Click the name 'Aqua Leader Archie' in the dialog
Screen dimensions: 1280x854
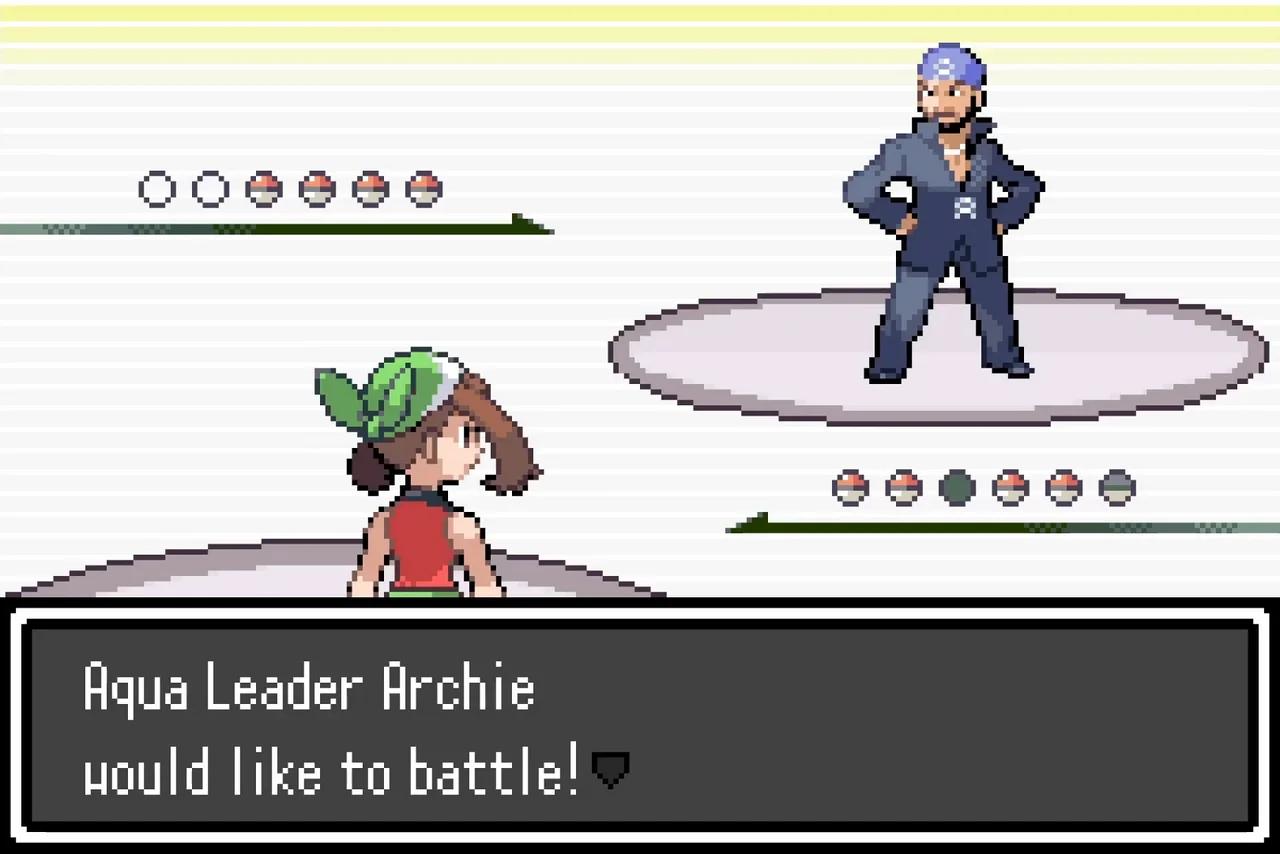pyautogui.click(x=308, y=688)
